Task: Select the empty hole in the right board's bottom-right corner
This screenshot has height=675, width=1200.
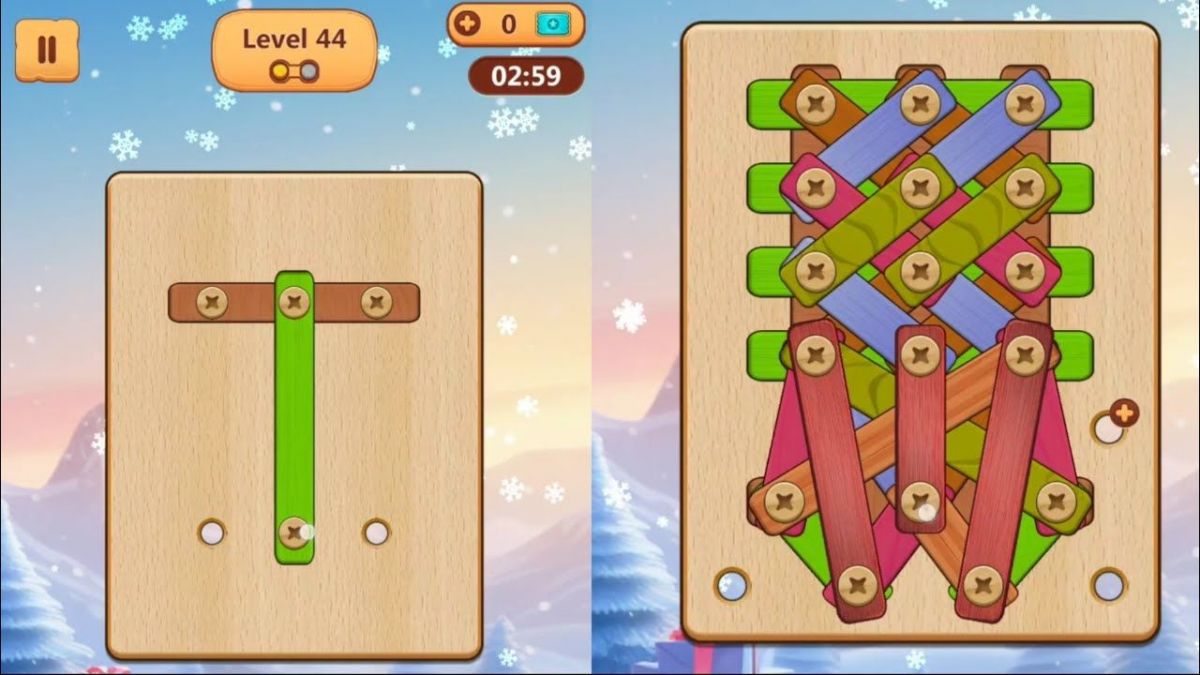Action: pyautogui.click(x=1108, y=585)
